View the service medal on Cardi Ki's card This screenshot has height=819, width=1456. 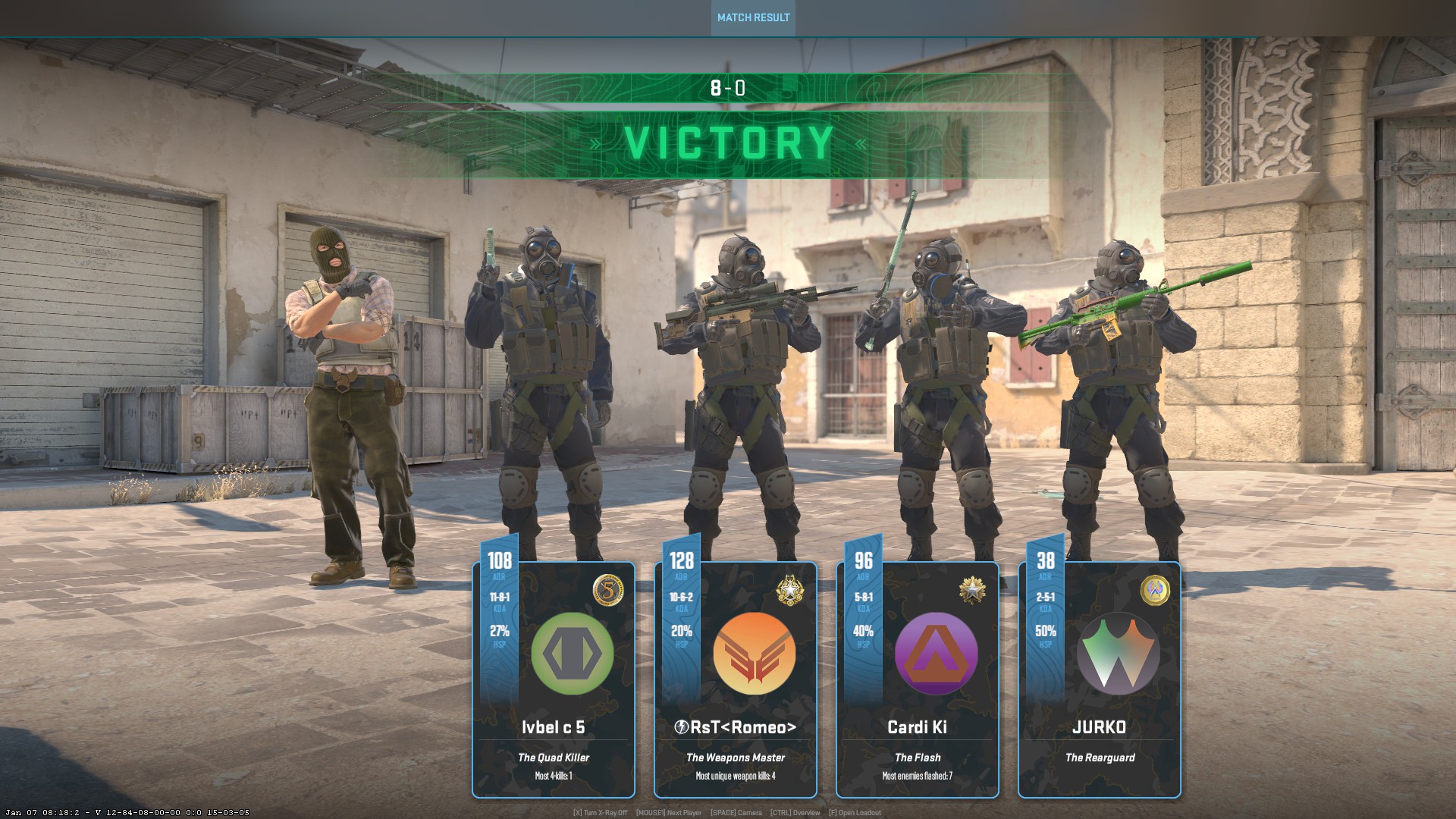pyautogui.click(x=972, y=590)
